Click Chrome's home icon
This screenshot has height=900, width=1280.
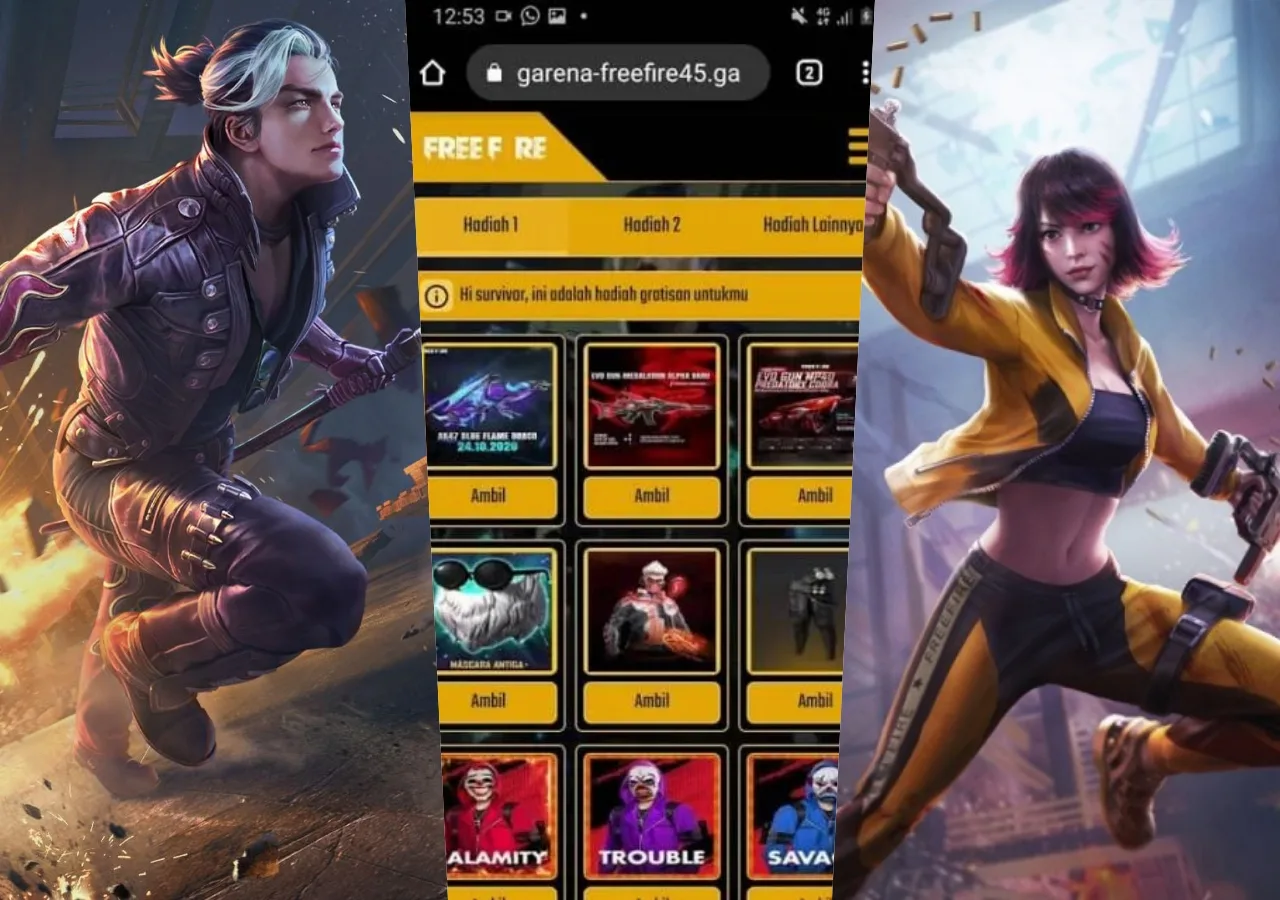coord(436,73)
